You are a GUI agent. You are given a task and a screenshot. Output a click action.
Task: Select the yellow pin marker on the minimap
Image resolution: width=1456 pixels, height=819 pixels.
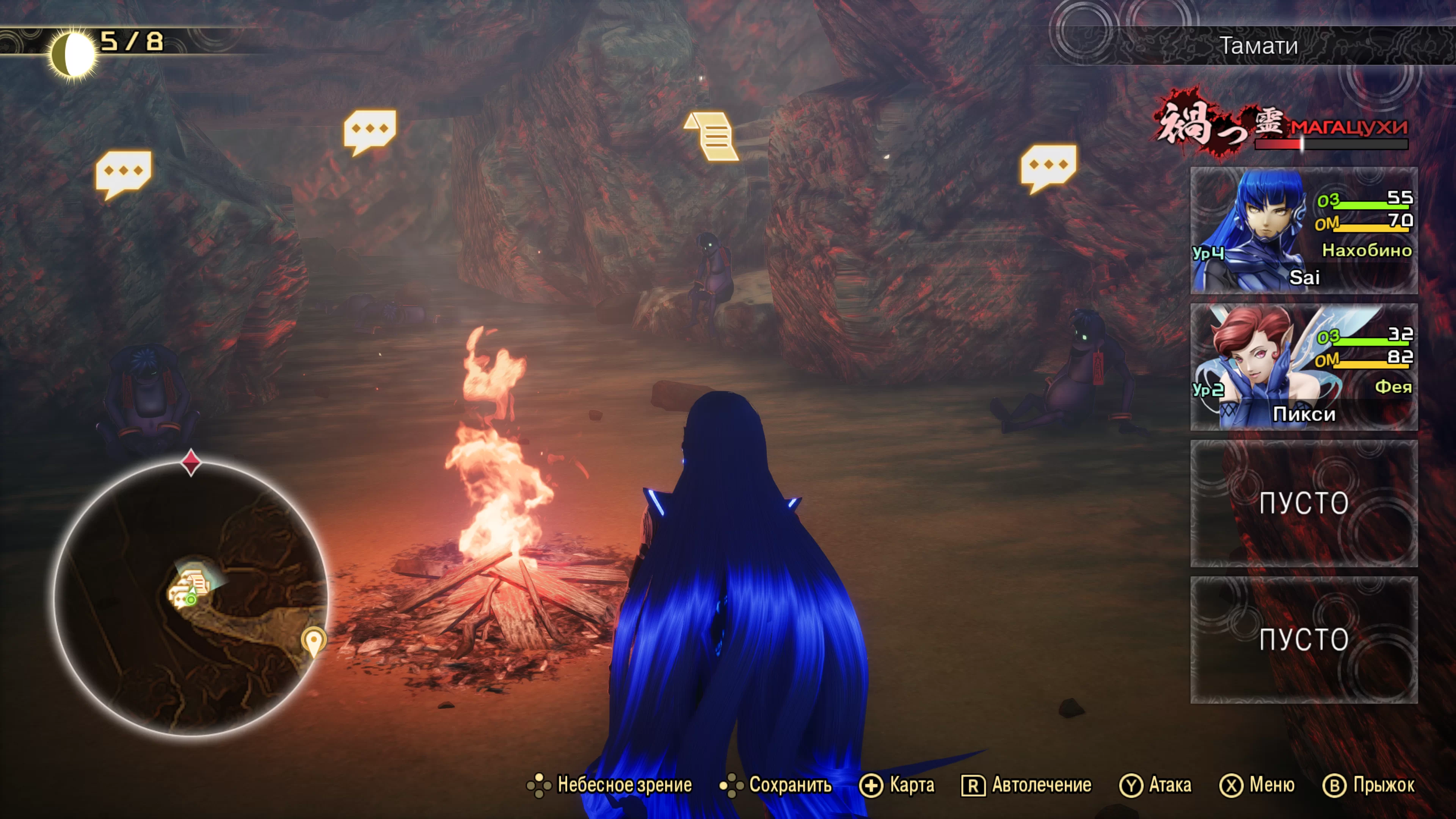313,641
